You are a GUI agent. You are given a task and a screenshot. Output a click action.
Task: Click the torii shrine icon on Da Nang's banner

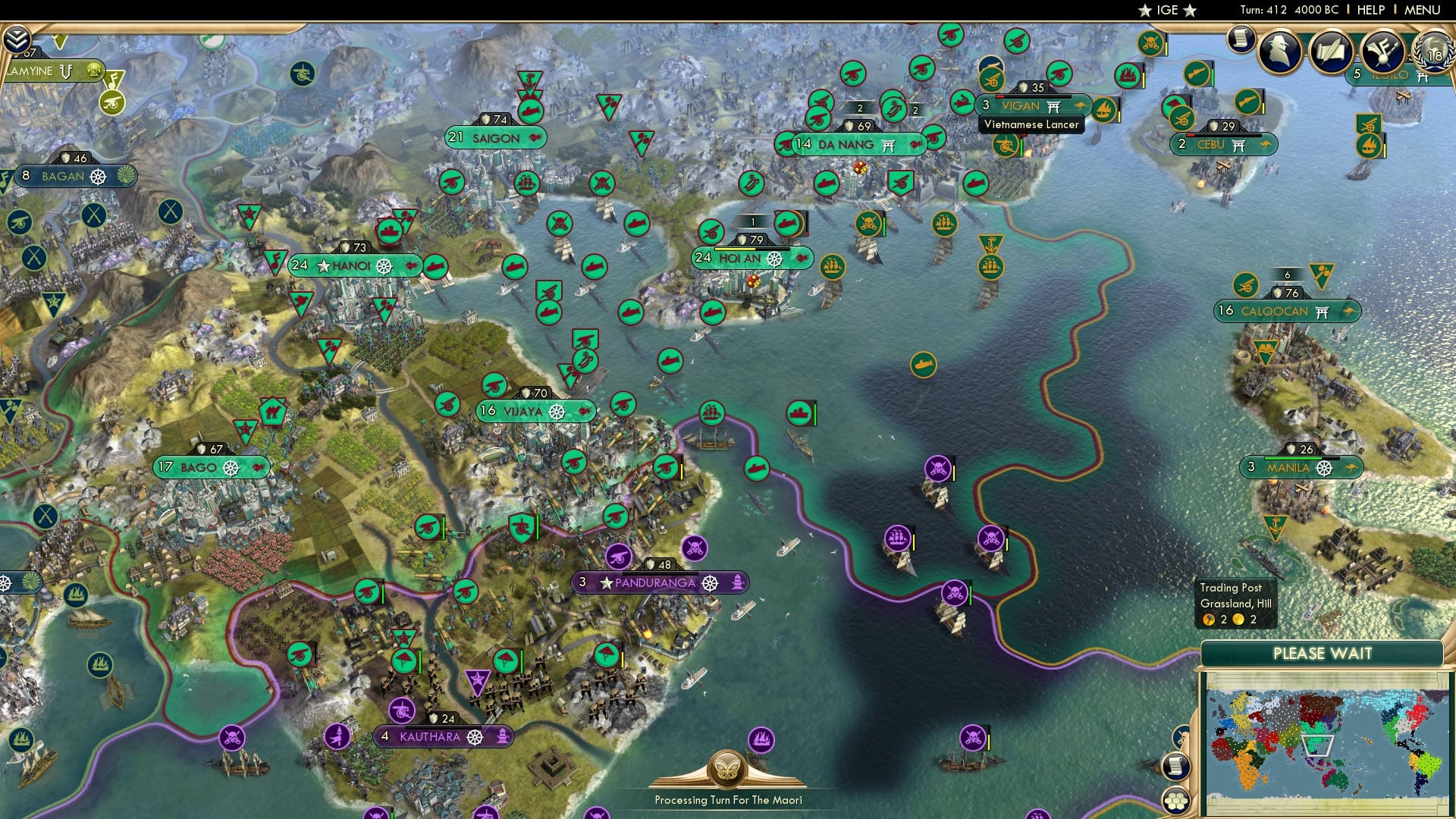pyautogui.click(x=887, y=144)
